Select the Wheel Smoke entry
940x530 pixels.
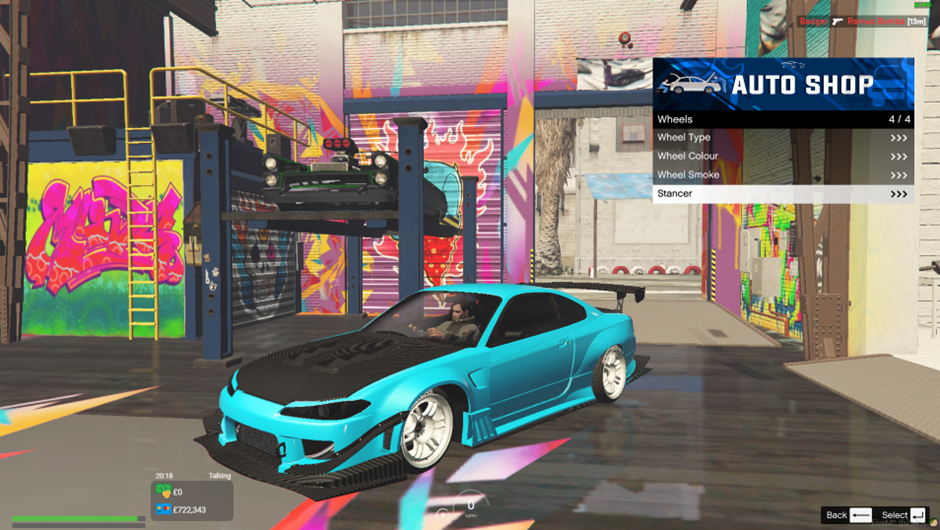782,175
